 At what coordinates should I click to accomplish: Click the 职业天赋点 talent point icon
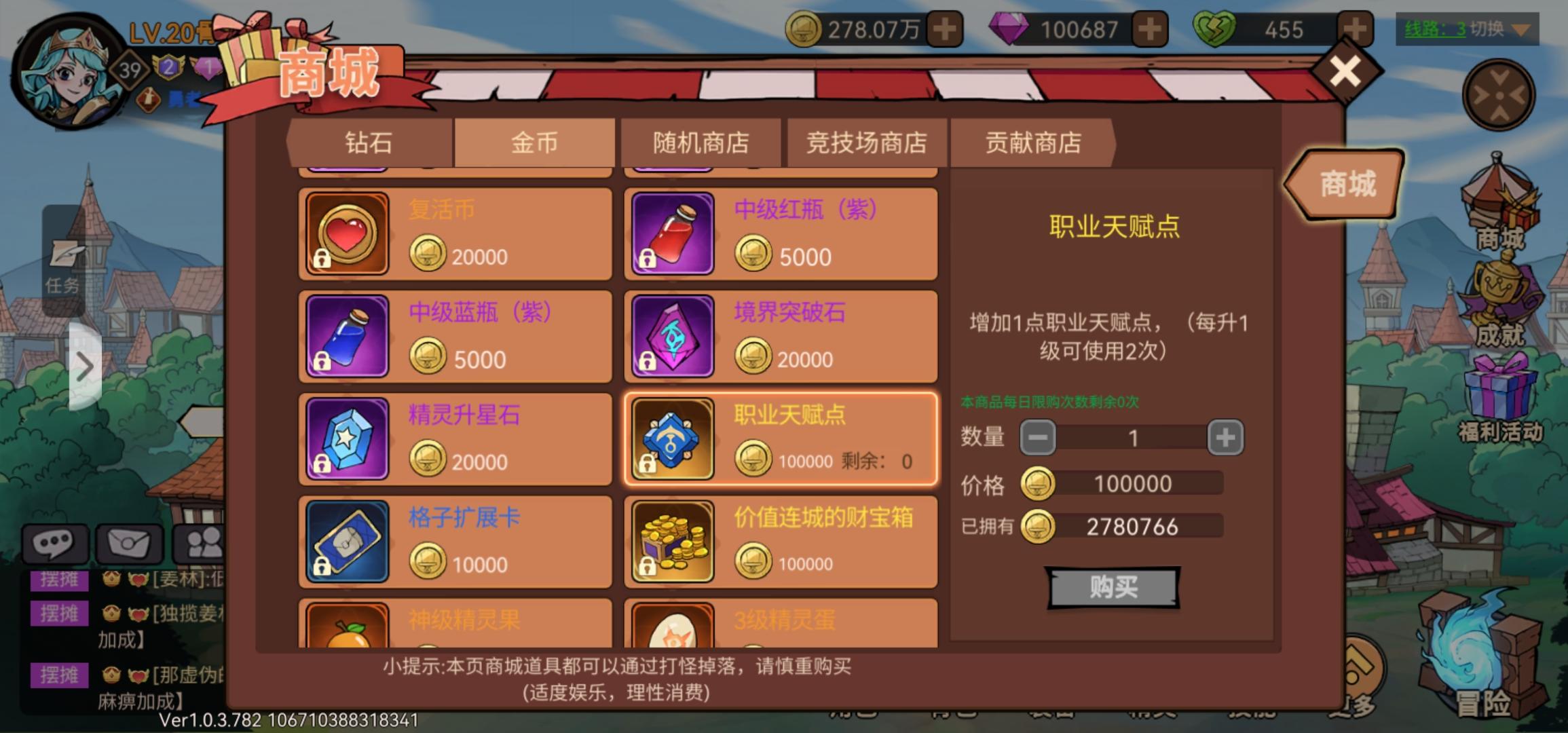pos(673,438)
